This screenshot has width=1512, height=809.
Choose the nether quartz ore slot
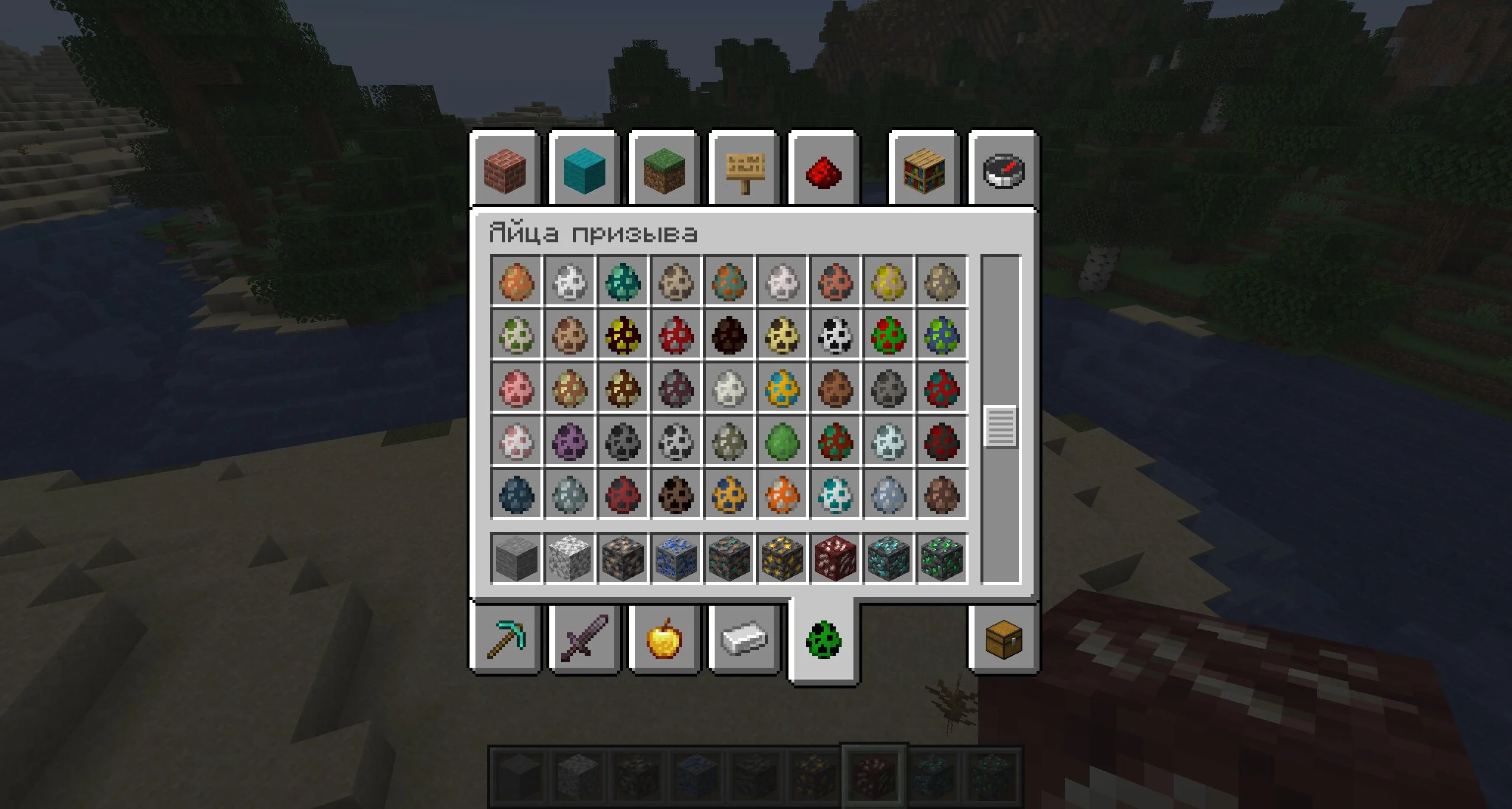tap(835, 558)
